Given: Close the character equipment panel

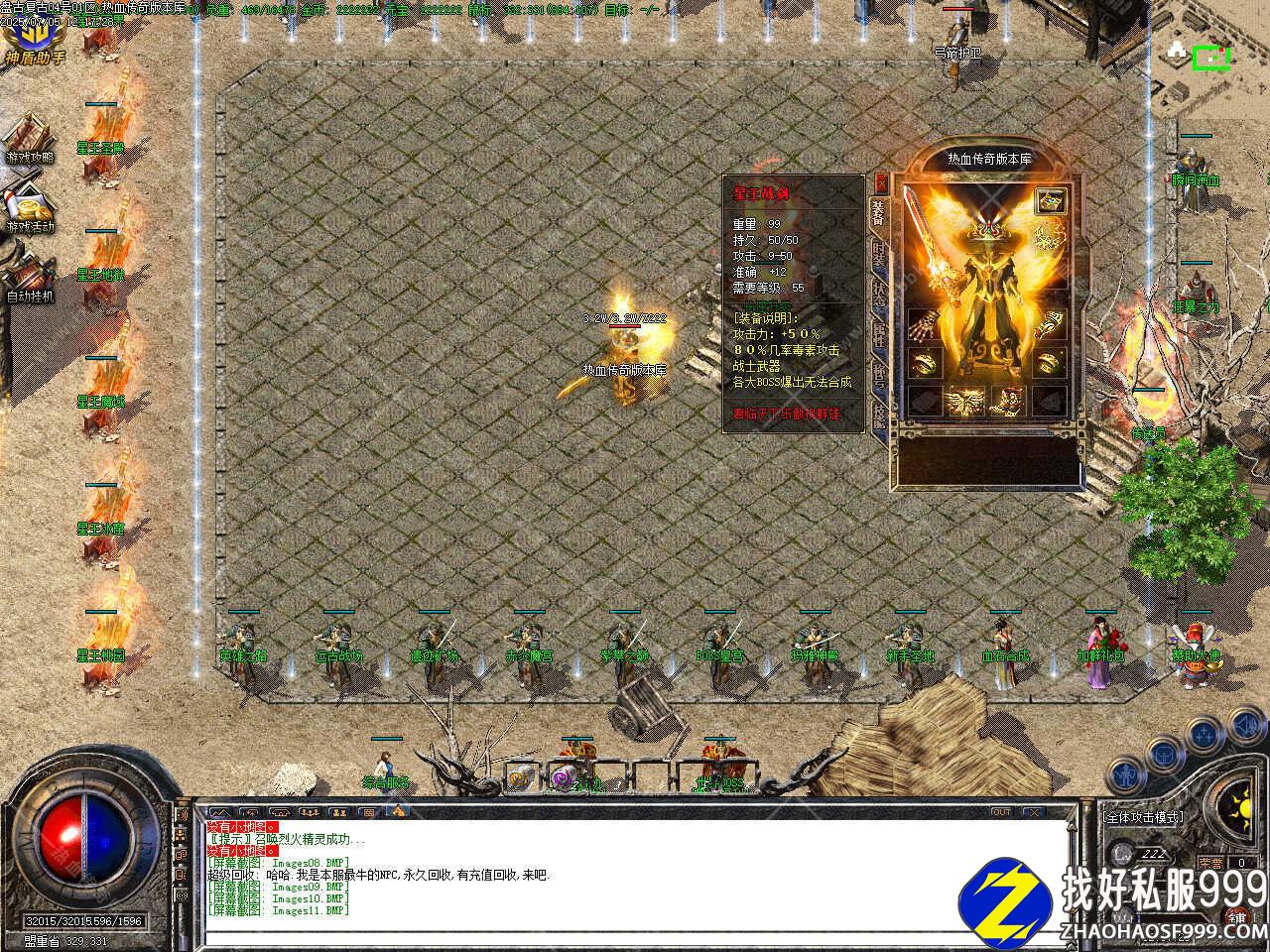Looking at the screenshot, I should click(x=881, y=183).
